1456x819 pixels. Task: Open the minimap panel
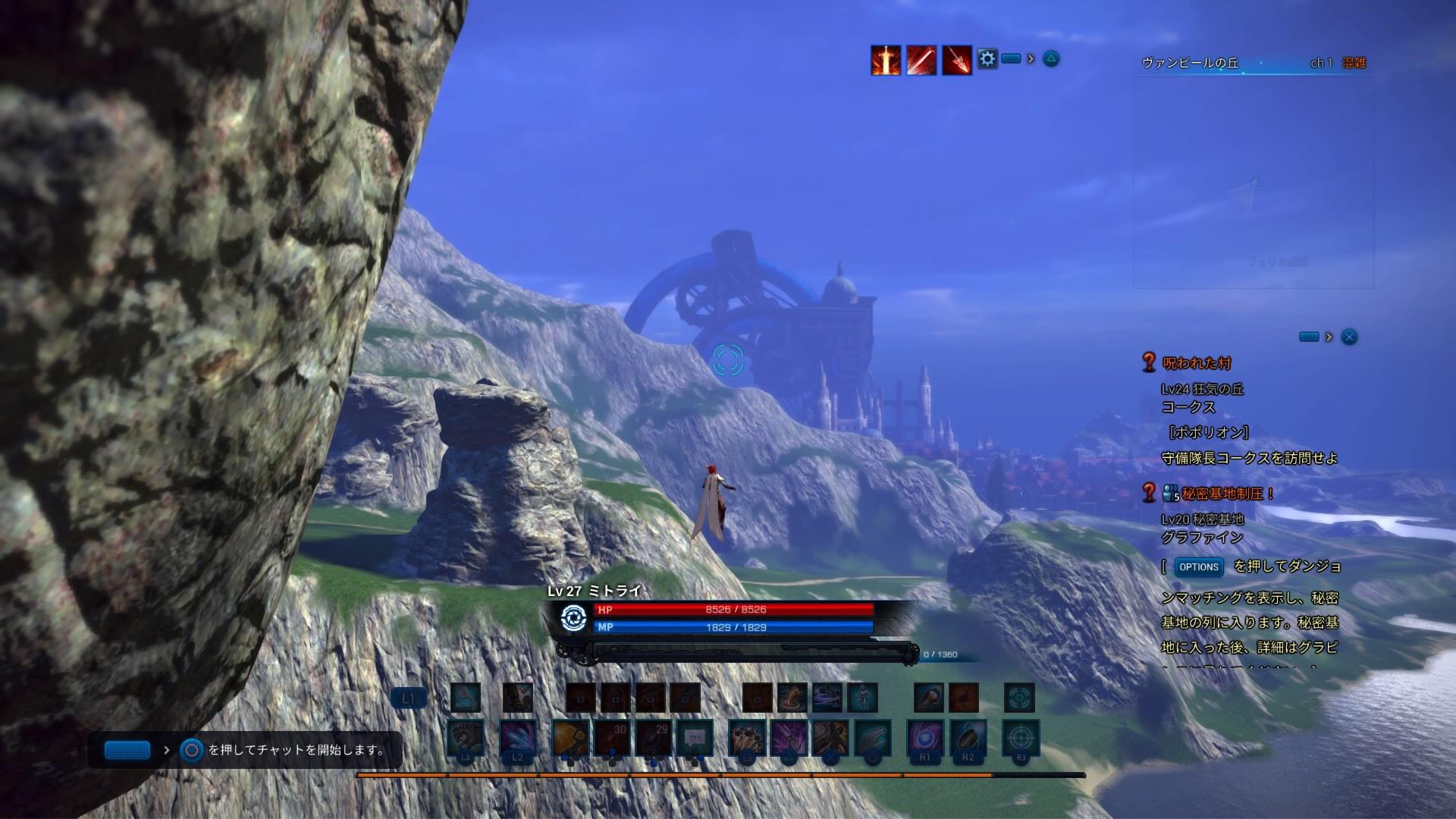1253,182
